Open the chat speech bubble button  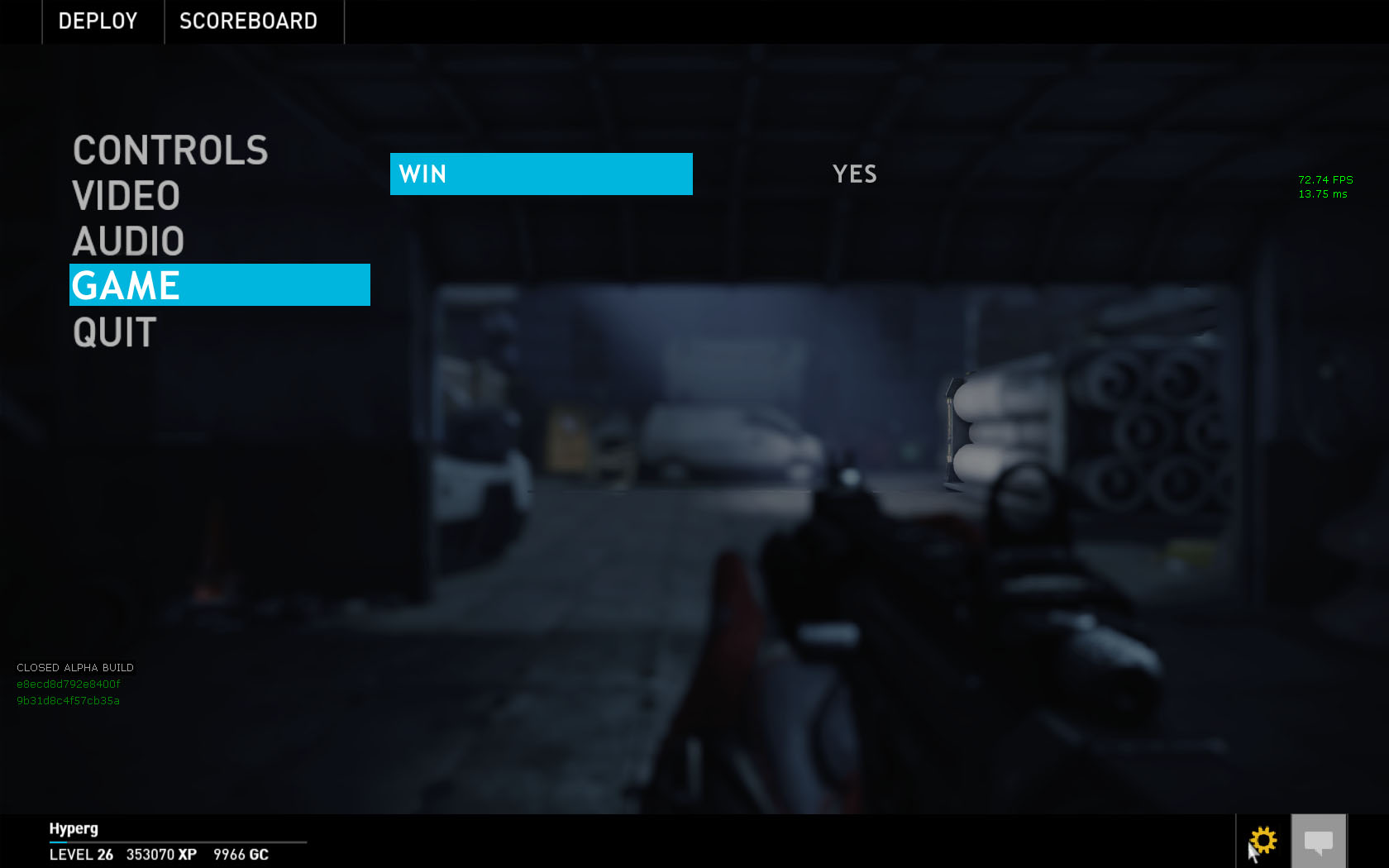1319,842
